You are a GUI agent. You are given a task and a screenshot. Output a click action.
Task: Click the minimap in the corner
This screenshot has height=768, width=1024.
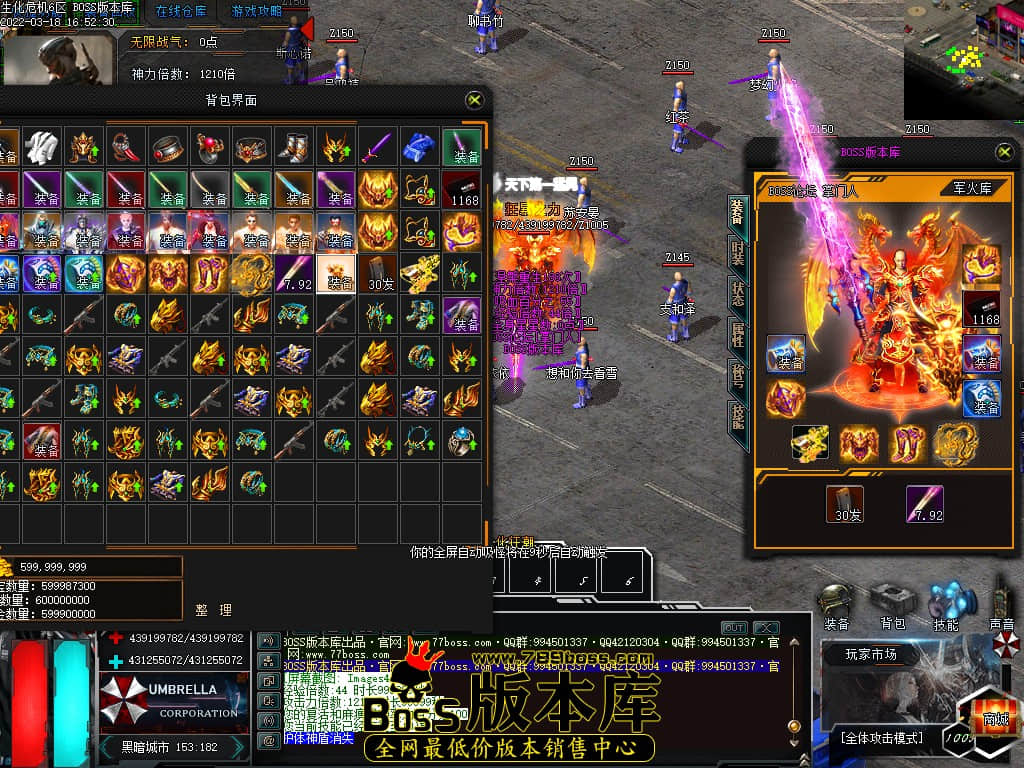pyautogui.click(x=964, y=60)
